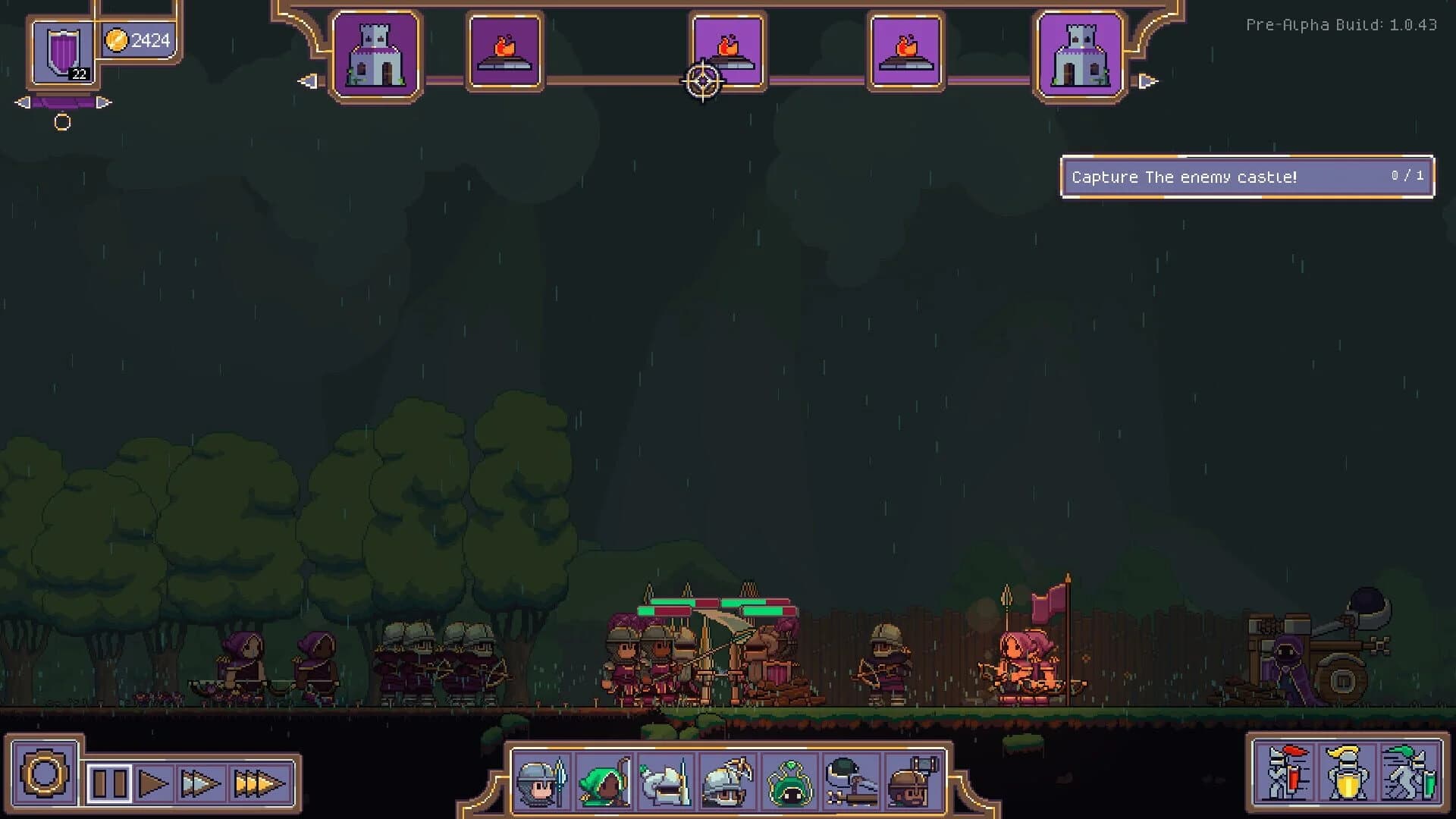Image resolution: width=1456 pixels, height=819 pixels.
Task: Select the green mage unit icon
Action: point(790,781)
